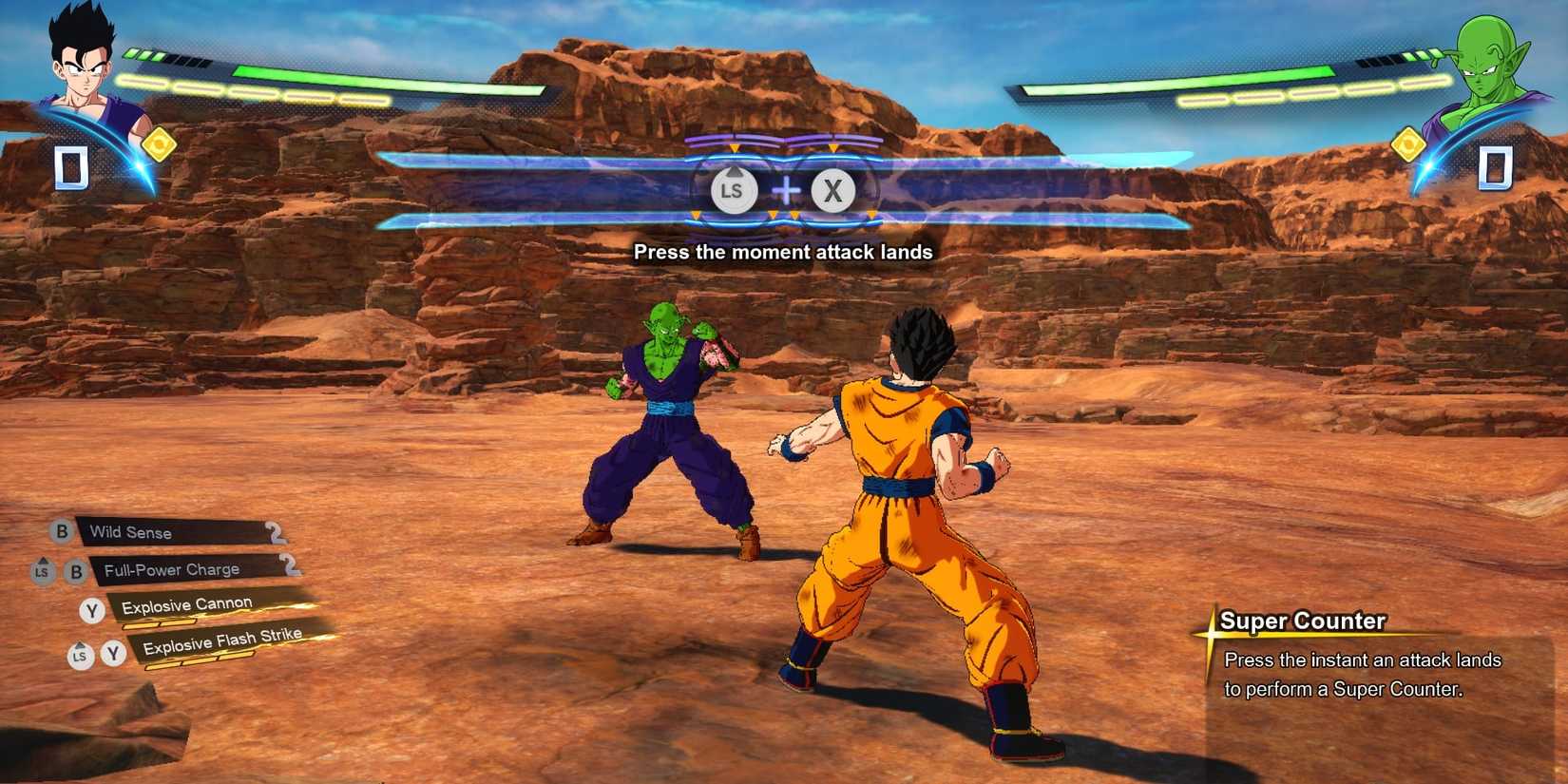Click the counter prompt banner in the center
Image resolution: width=1568 pixels, height=784 pixels.
click(x=783, y=190)
